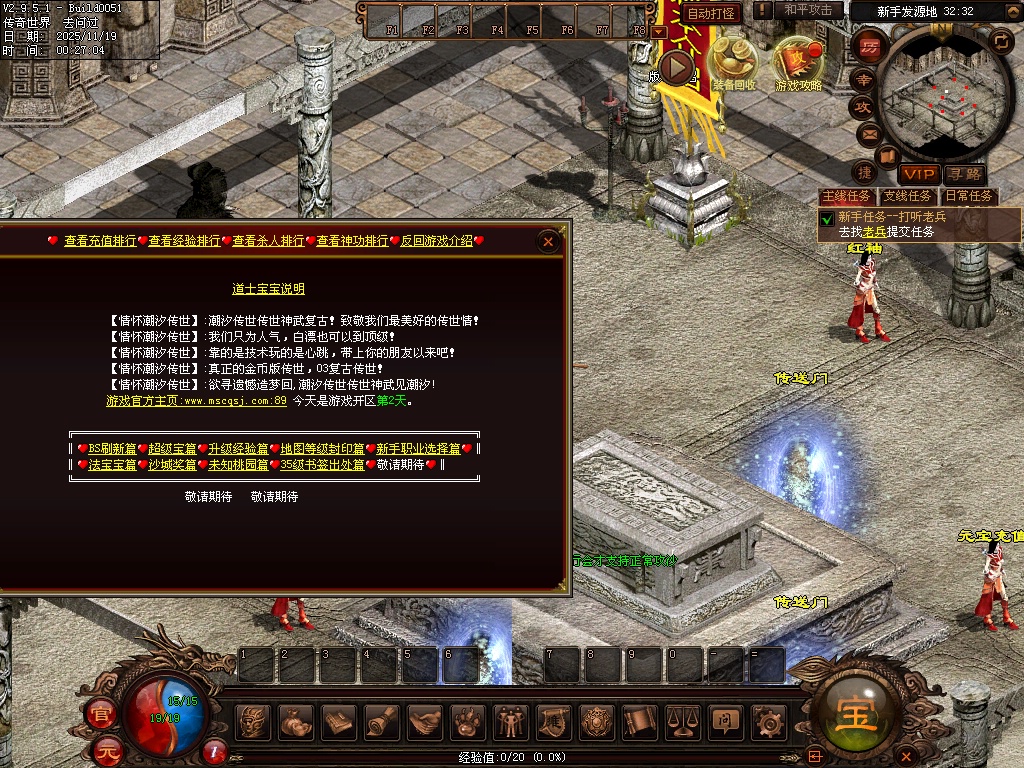This screenshot has height=768, width=1024.
Task: Close the game info dialog window
Action: pyautogui.click(x=547, y=241)
